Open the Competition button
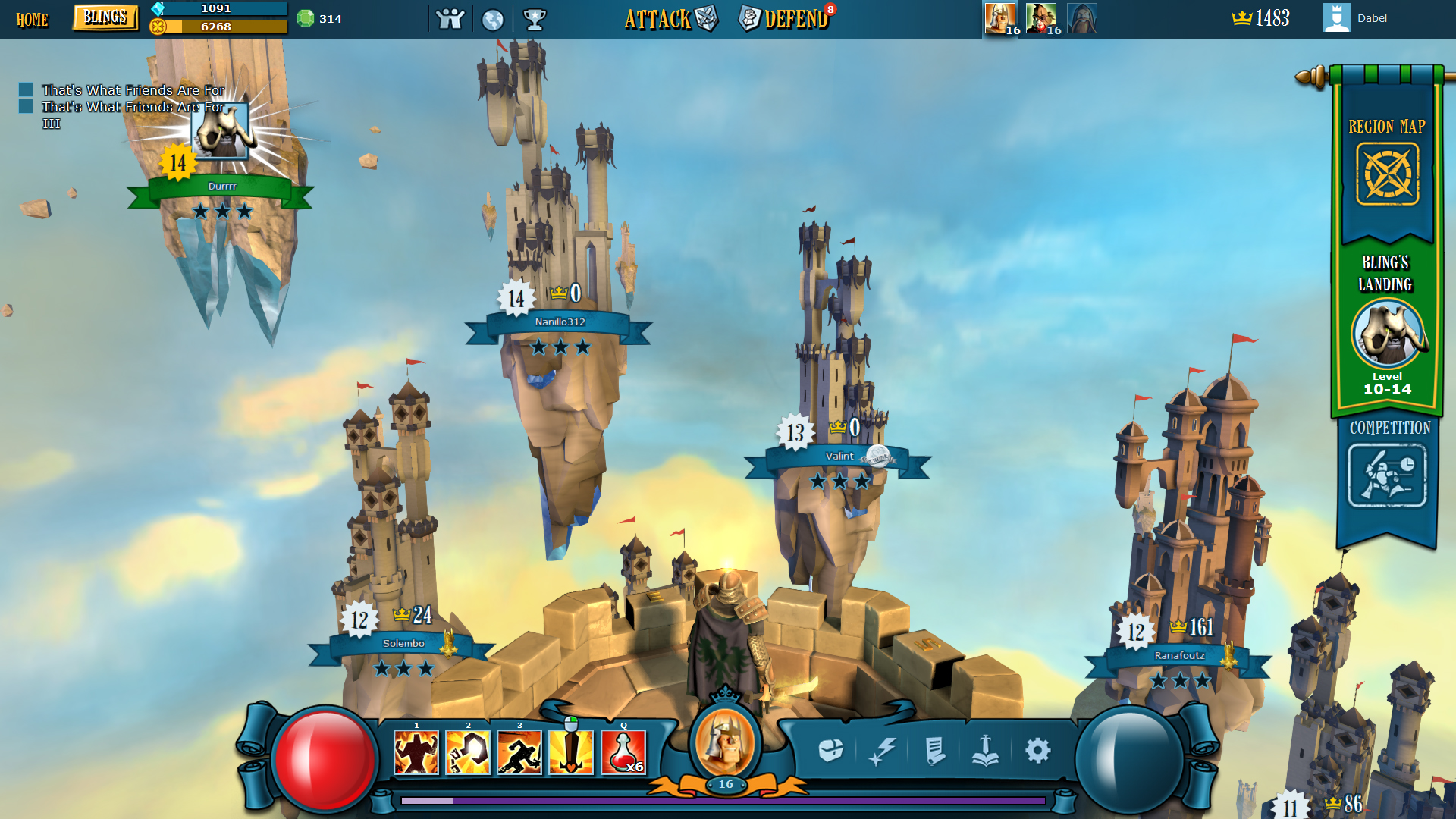The image size is (1456, 819). (1387, 475)
